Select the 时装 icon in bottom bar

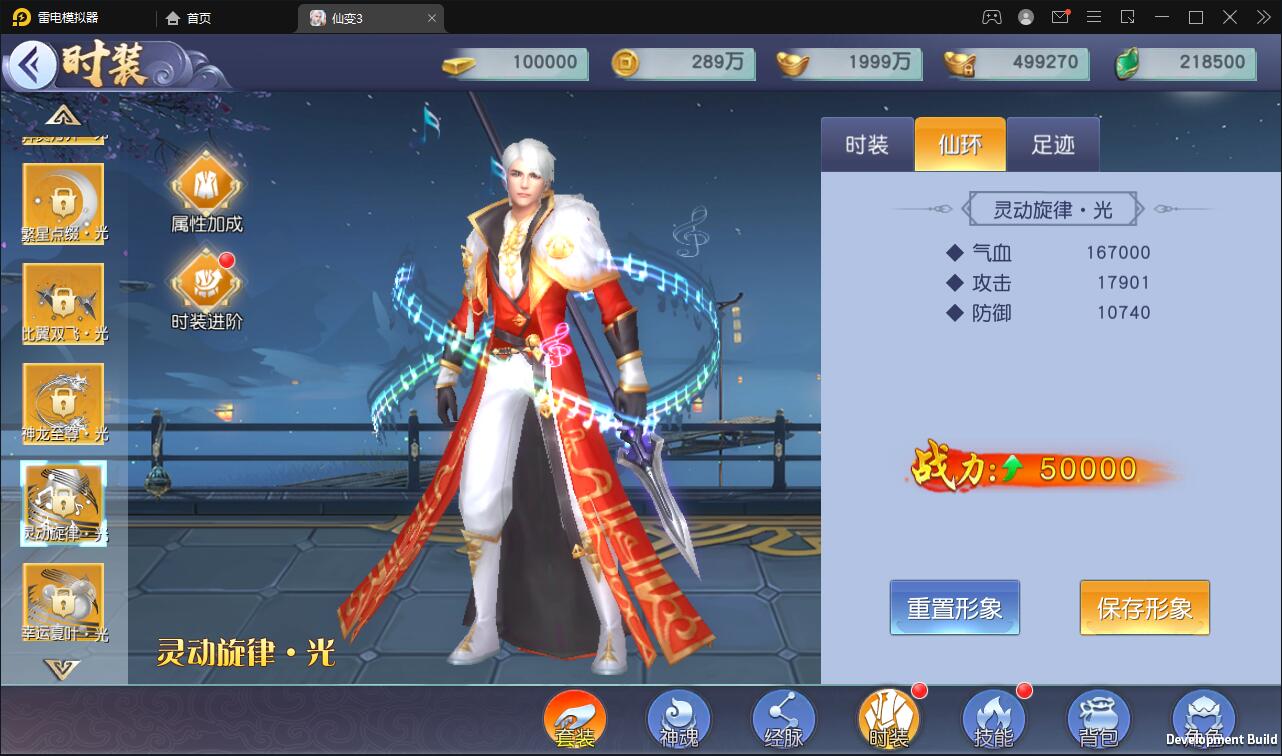pyautogui.click(x=888, y=718)
